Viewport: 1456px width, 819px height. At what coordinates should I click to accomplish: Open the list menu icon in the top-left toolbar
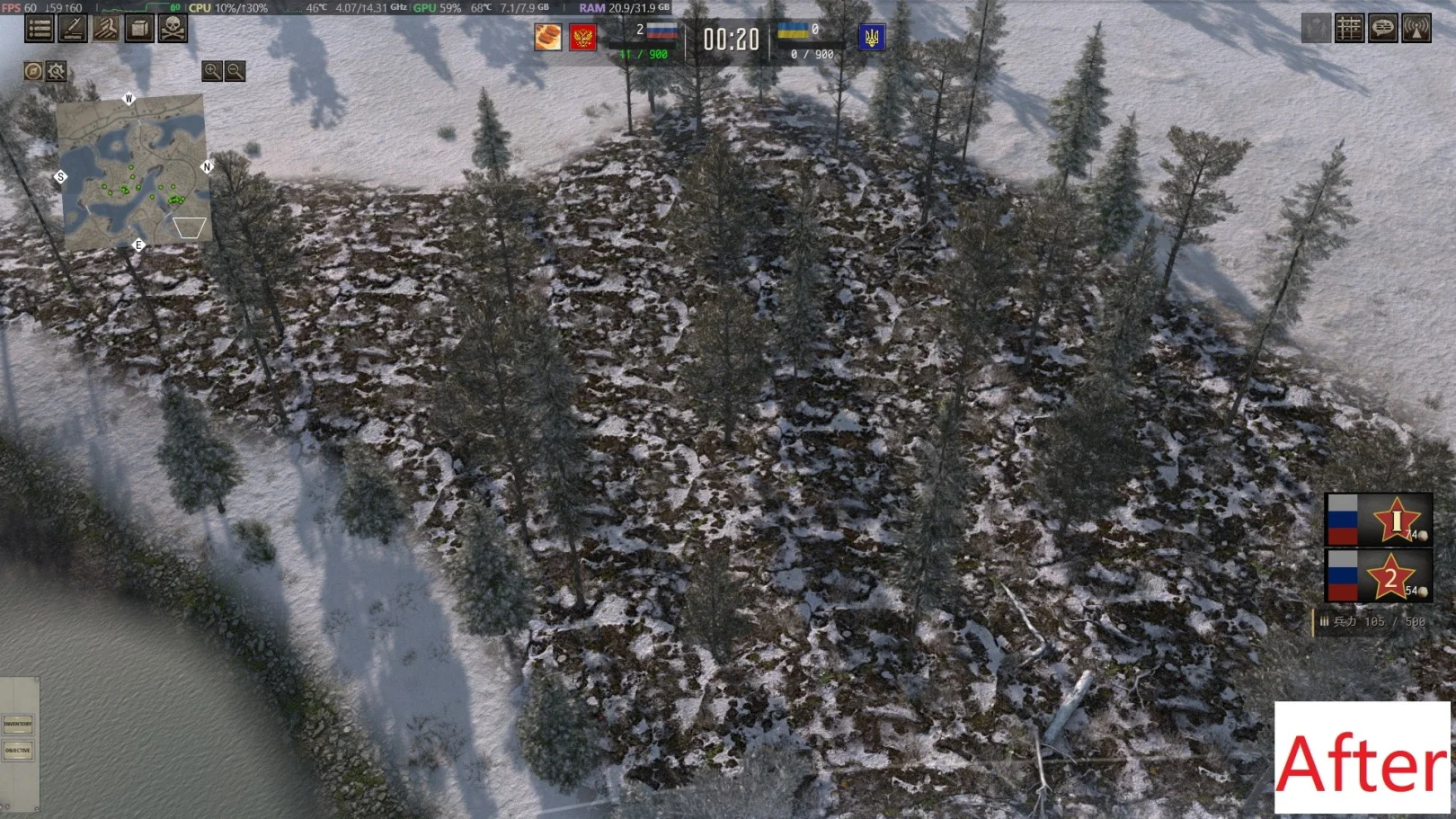[40, 28]
